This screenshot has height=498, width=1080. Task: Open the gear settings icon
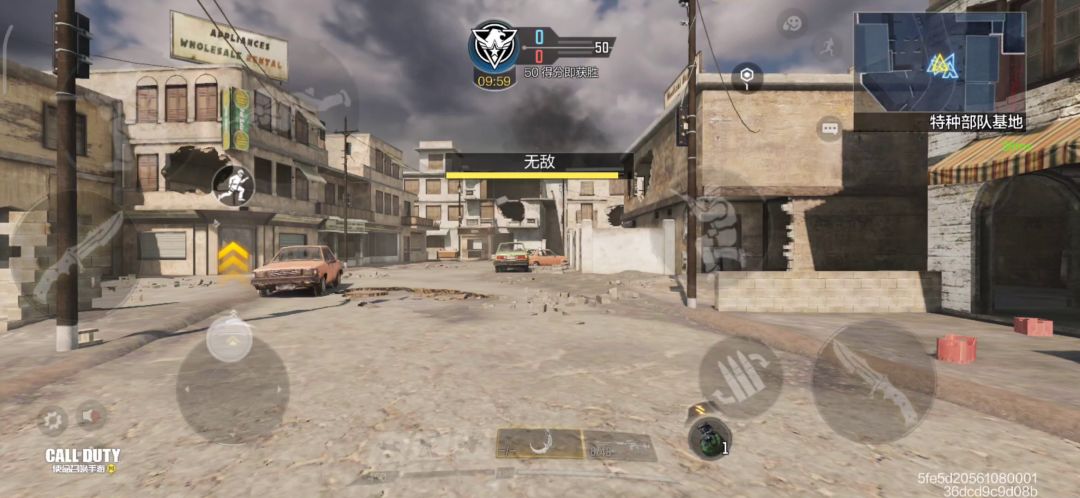point(52,420)
